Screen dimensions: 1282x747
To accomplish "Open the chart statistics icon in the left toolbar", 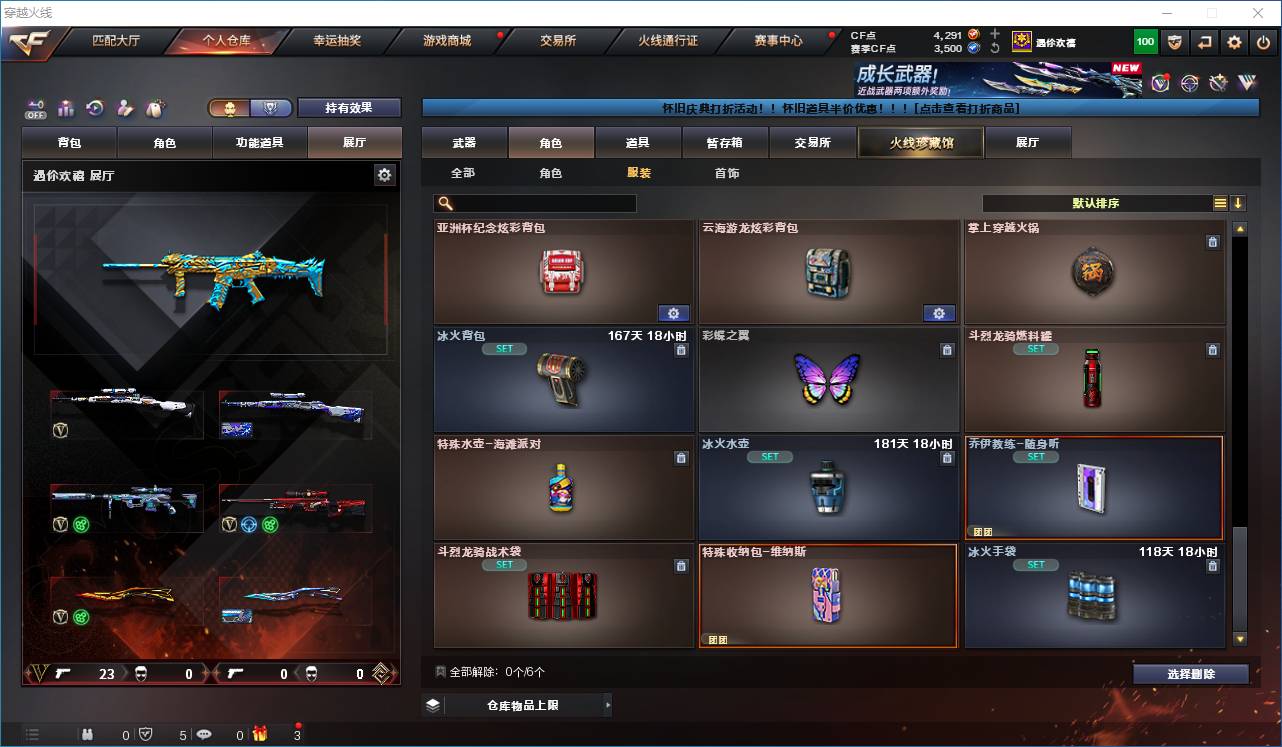I will click(x=65, y=108).
